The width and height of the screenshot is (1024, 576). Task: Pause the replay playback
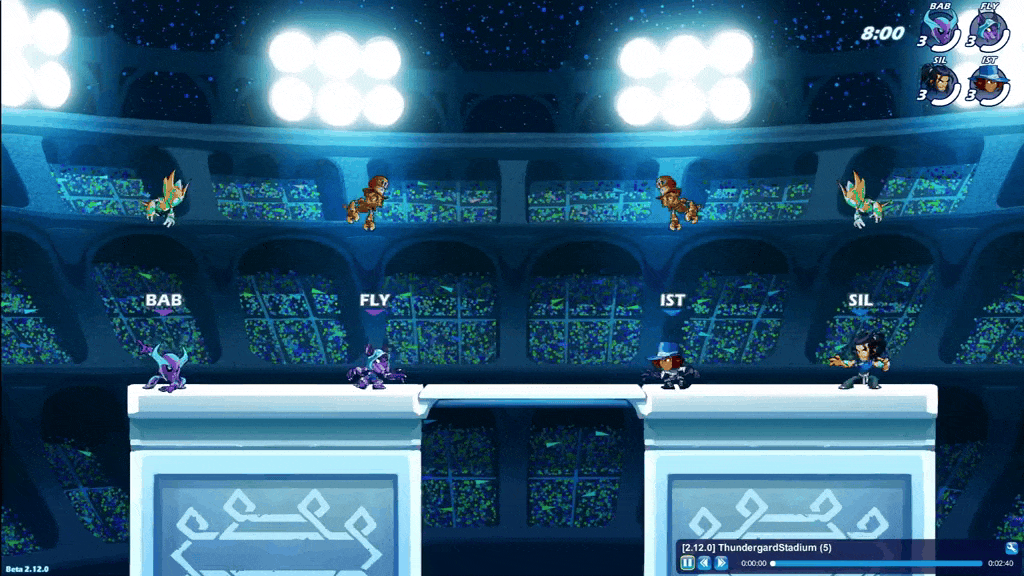point(688,563)
